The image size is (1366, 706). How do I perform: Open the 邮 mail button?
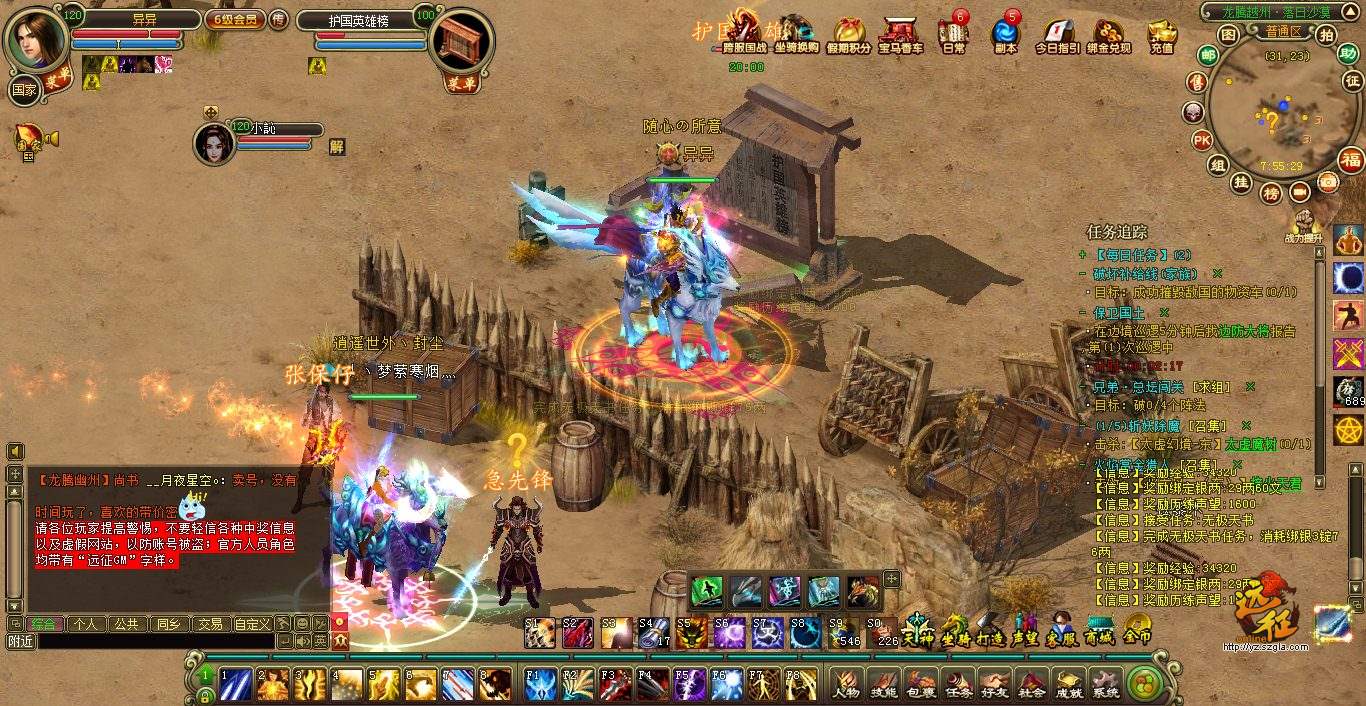pos(1208,55)
